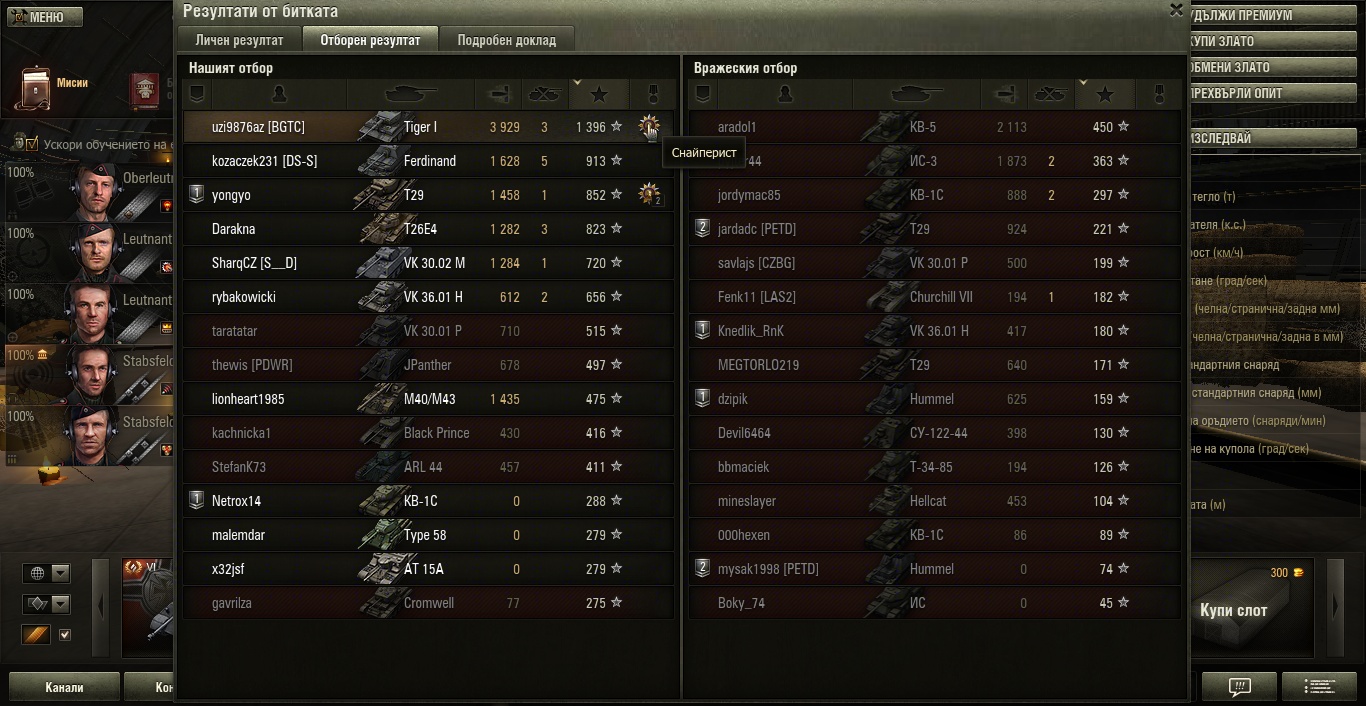Image resolution: width=1366 pixels, height=706 pixels.
Task: Open the Мисии missions icon
Action: pyautogui.click(x=38, y=88)
